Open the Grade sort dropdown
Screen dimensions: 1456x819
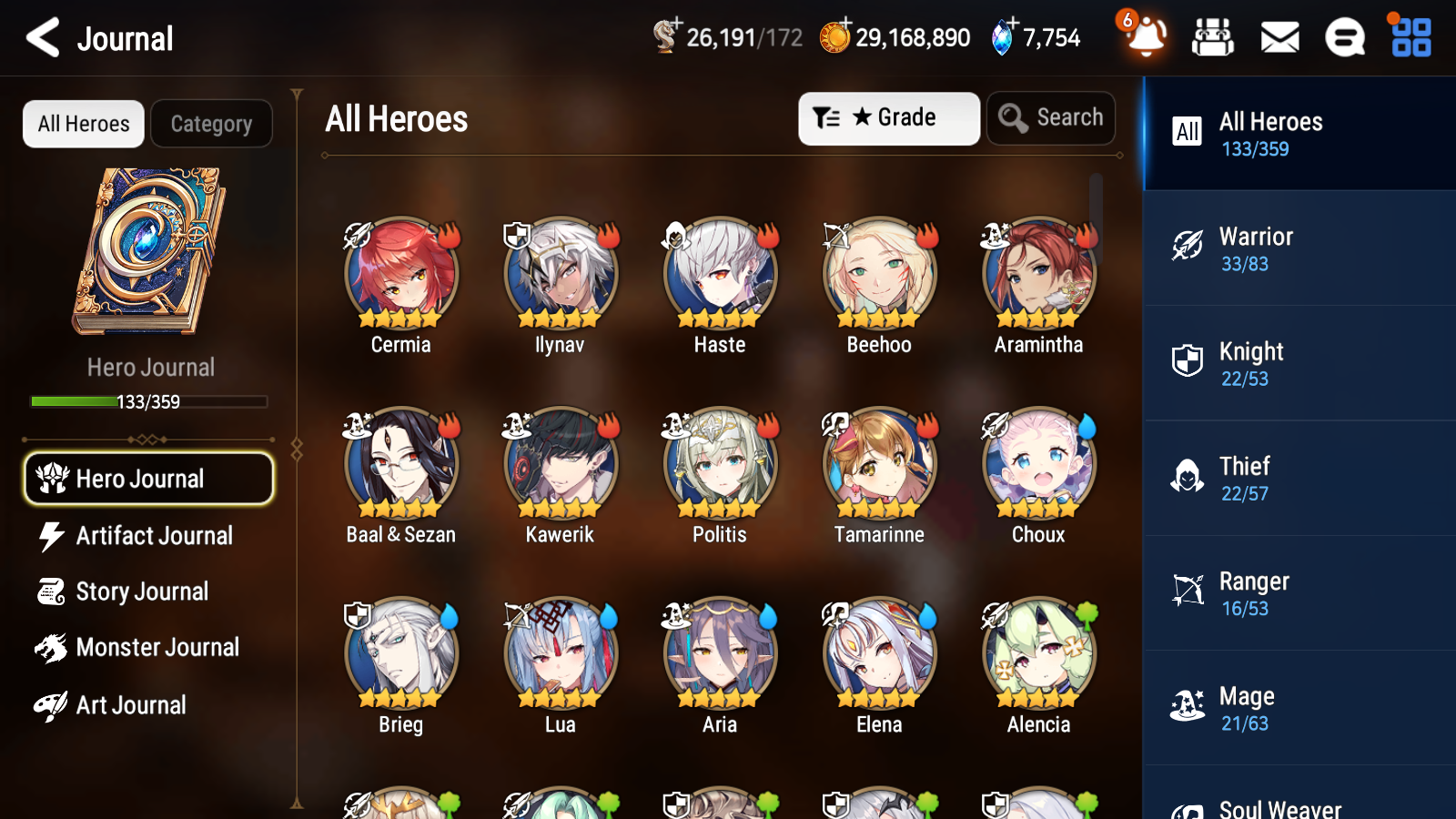(x=888, y=117)
